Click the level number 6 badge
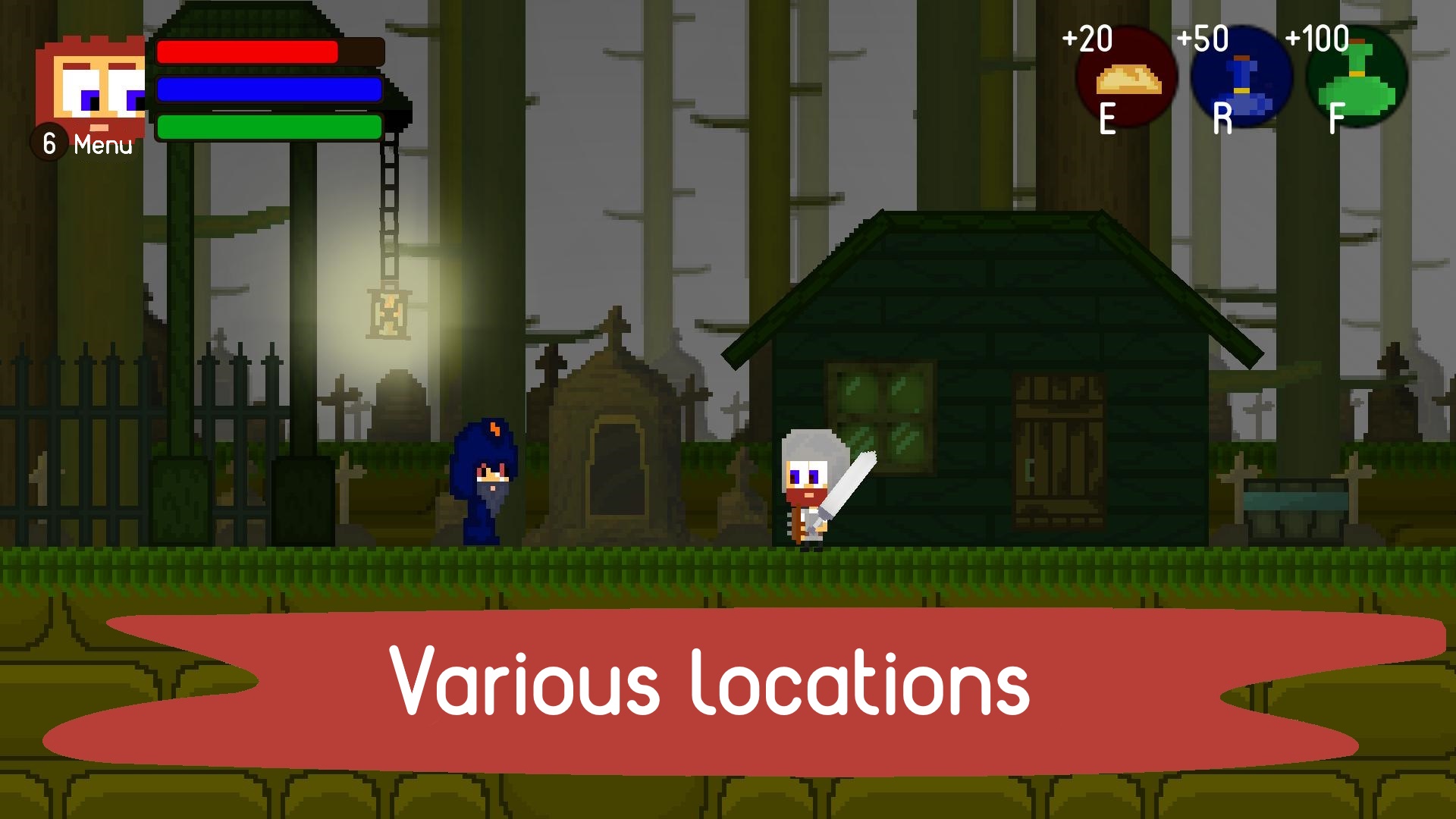The image size is (1456, 819). pos(49,141)
